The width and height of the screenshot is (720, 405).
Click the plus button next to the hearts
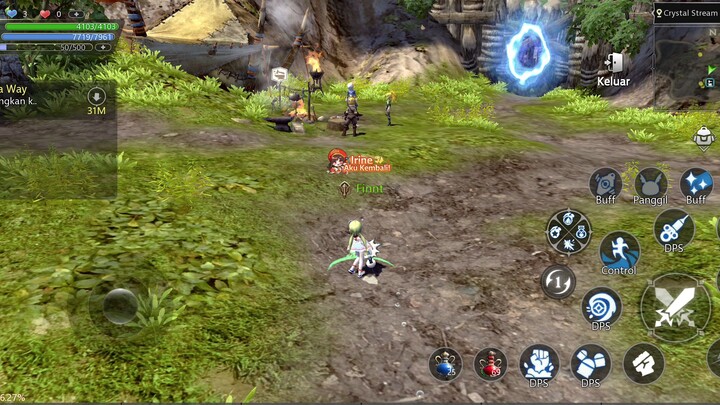[x=77, y=14]
